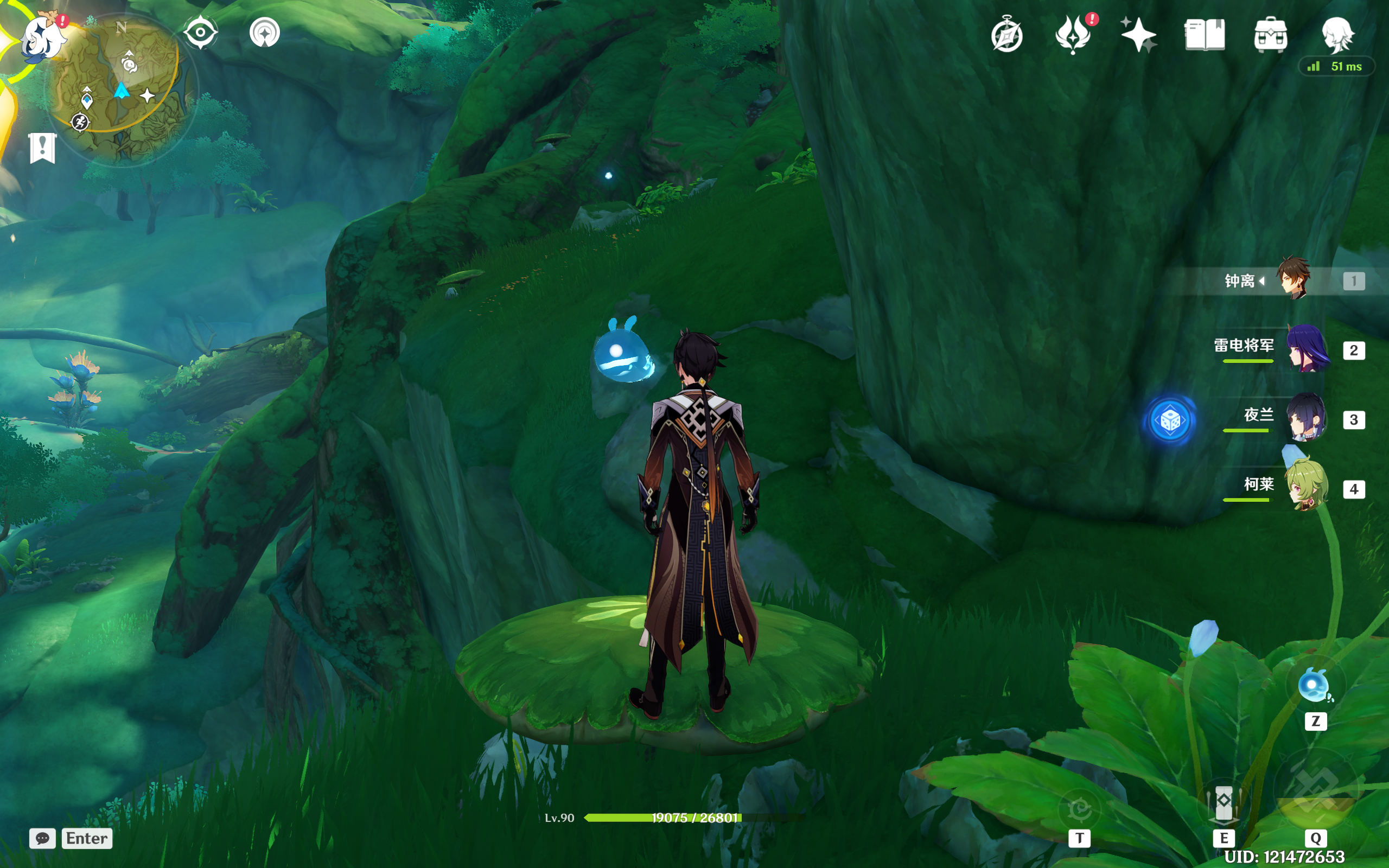Open the Paimon menu icon

pos(42,36)
